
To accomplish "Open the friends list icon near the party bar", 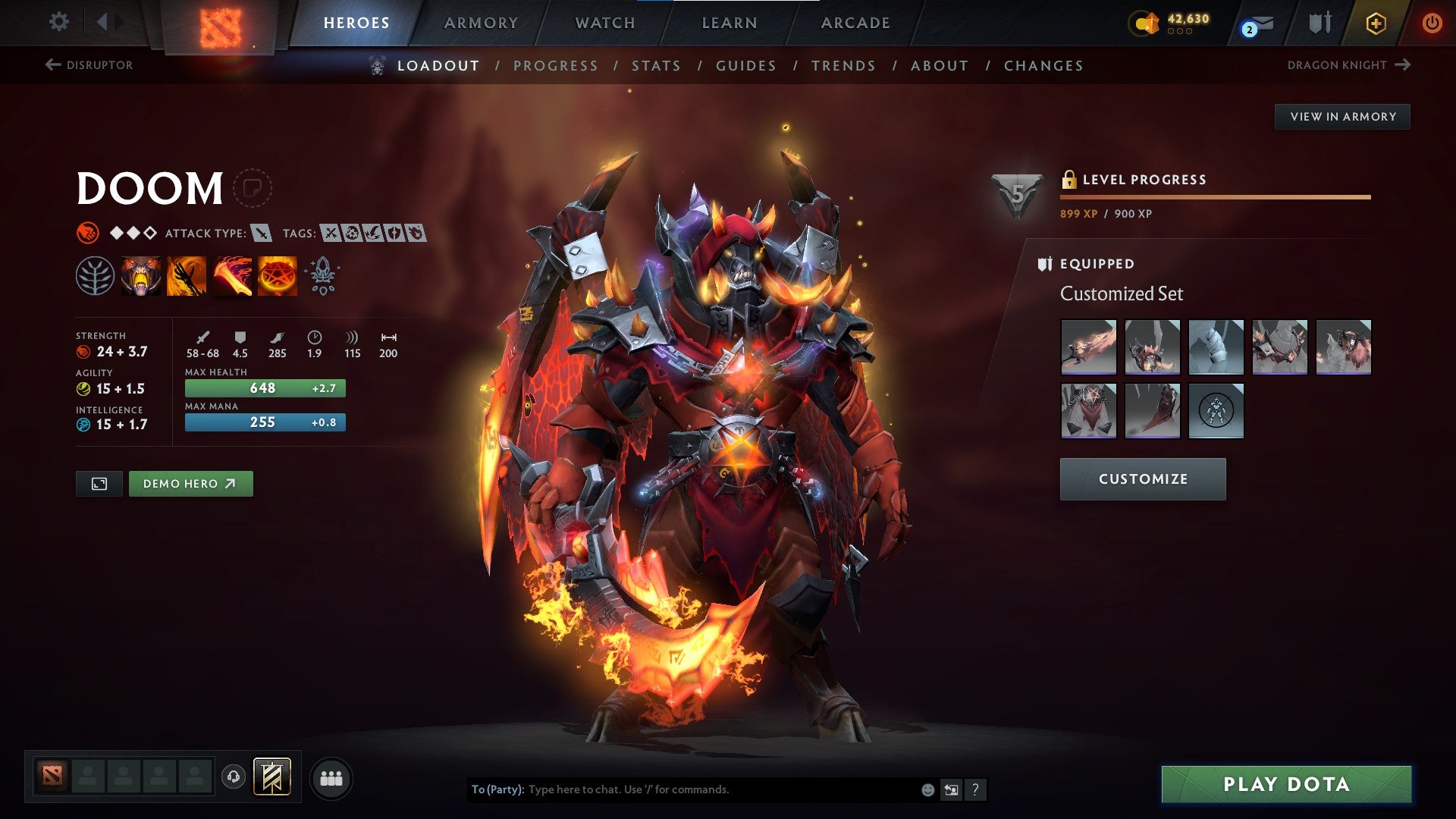I will click(x=331, y=777).
